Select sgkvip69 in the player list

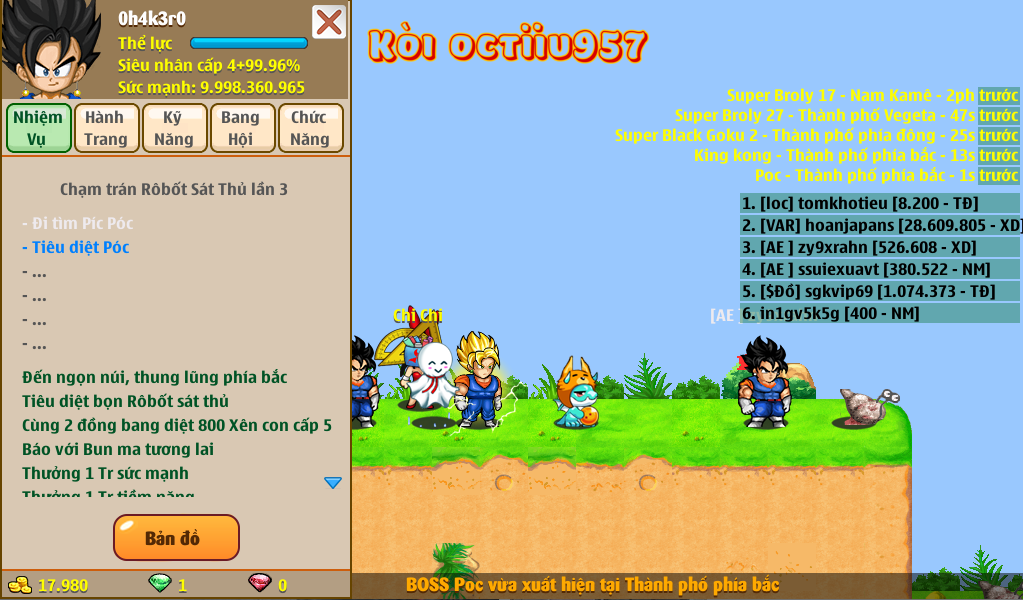[x=879, y=291]
